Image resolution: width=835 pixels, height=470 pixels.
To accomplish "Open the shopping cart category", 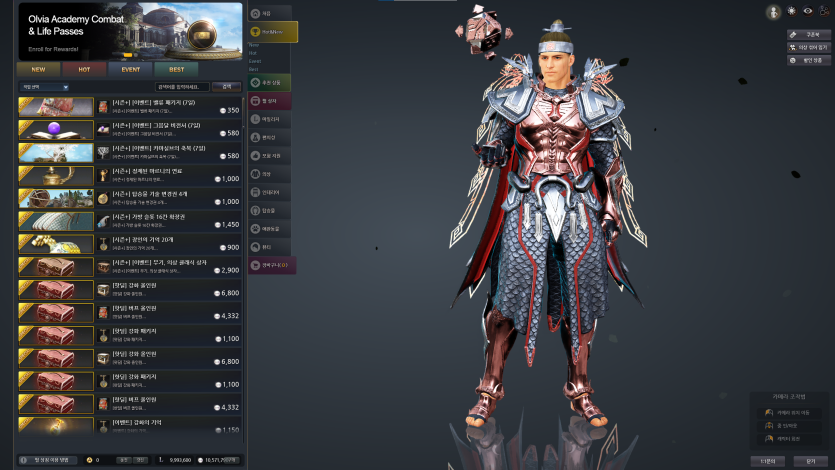I will [272, 265].
